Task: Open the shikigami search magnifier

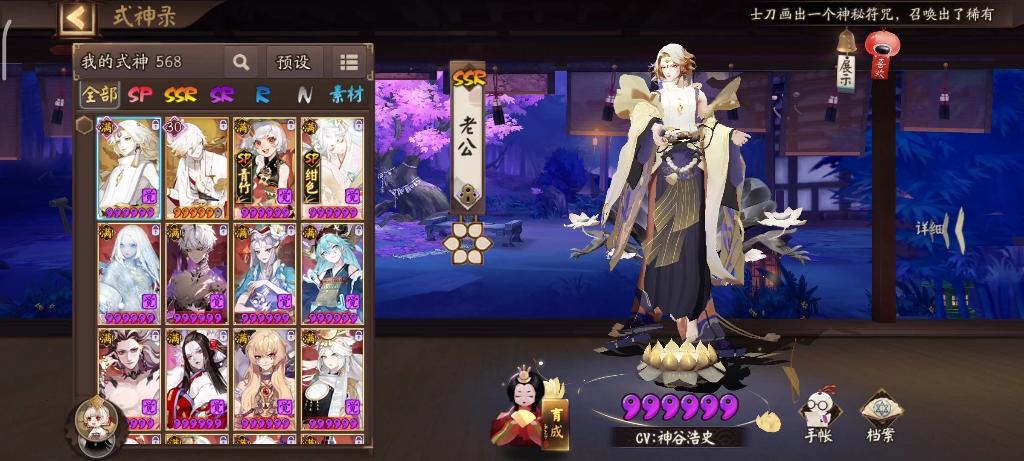Action: pyautogui.click(x=241, y=62)
